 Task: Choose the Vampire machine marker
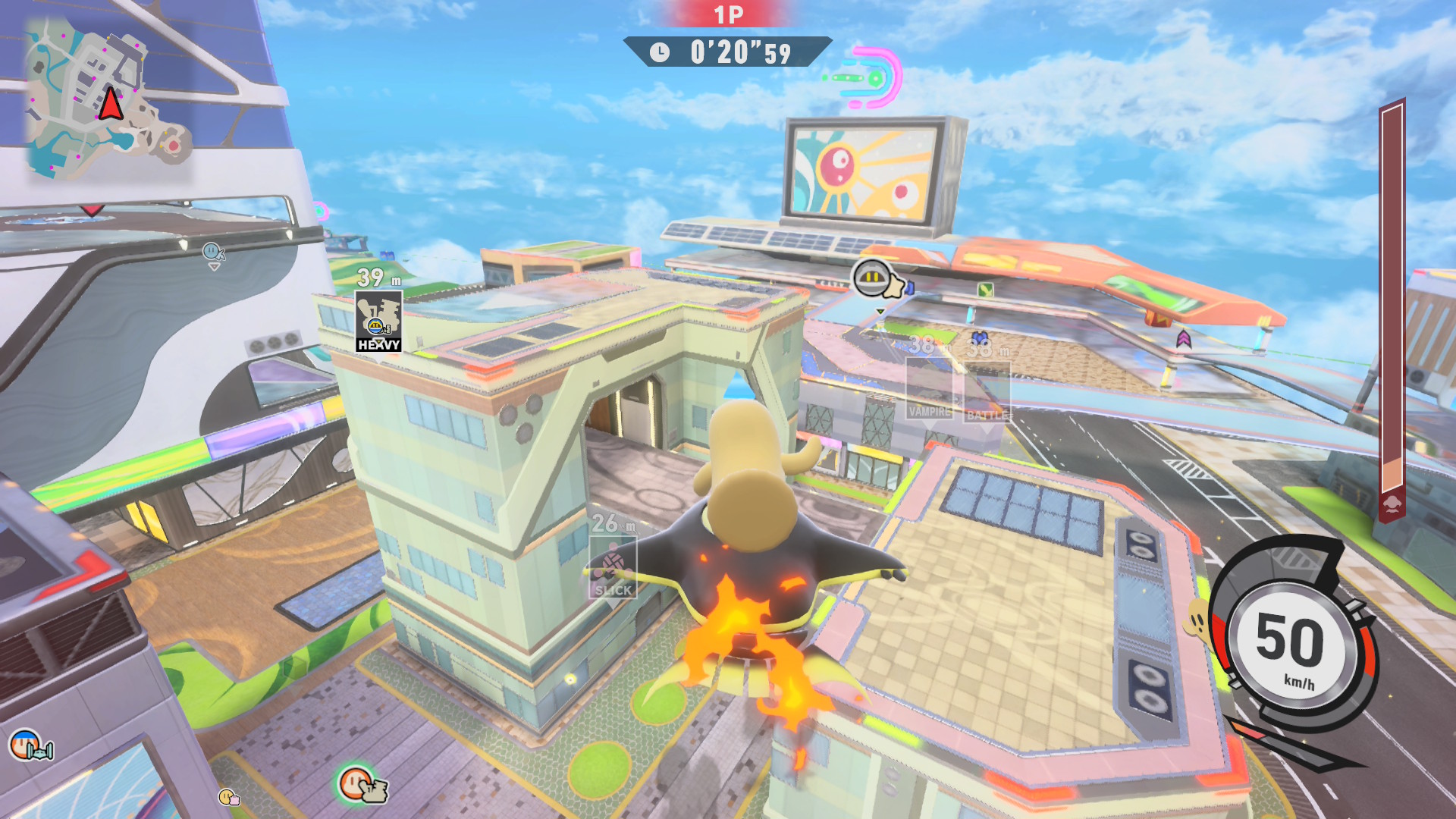coord(930,389)
